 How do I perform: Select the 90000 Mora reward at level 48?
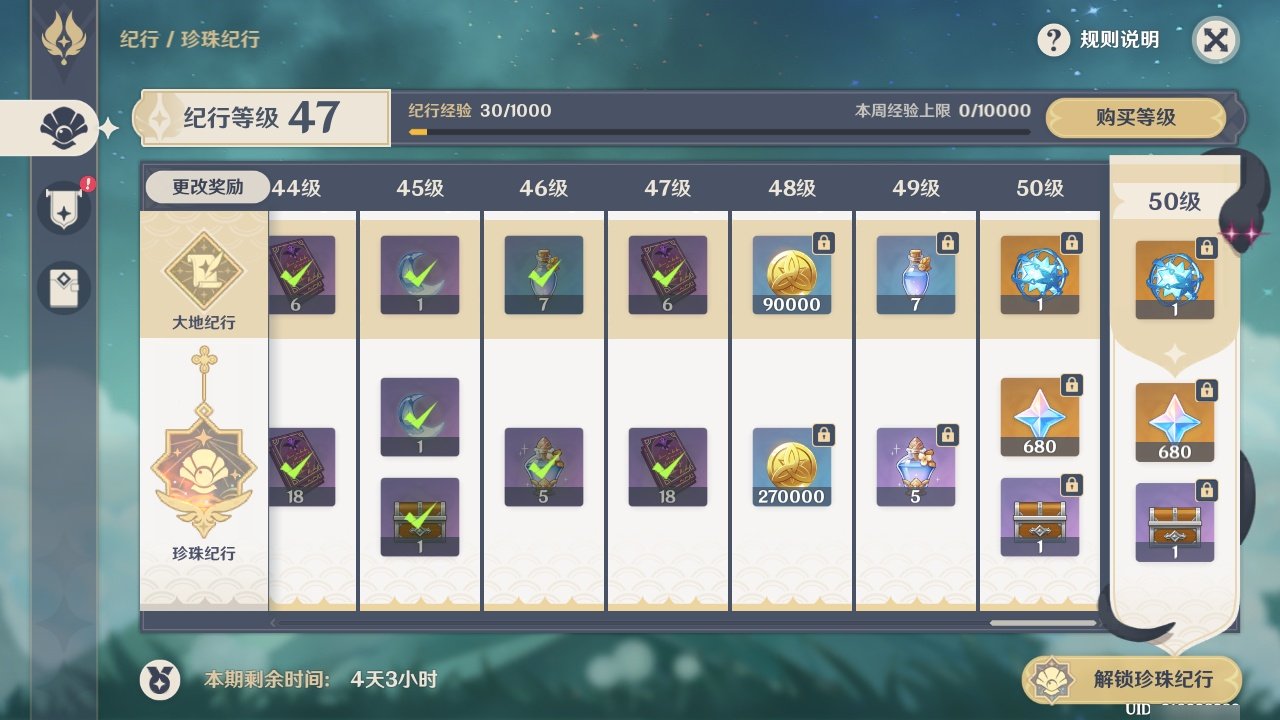pos(791,275)
